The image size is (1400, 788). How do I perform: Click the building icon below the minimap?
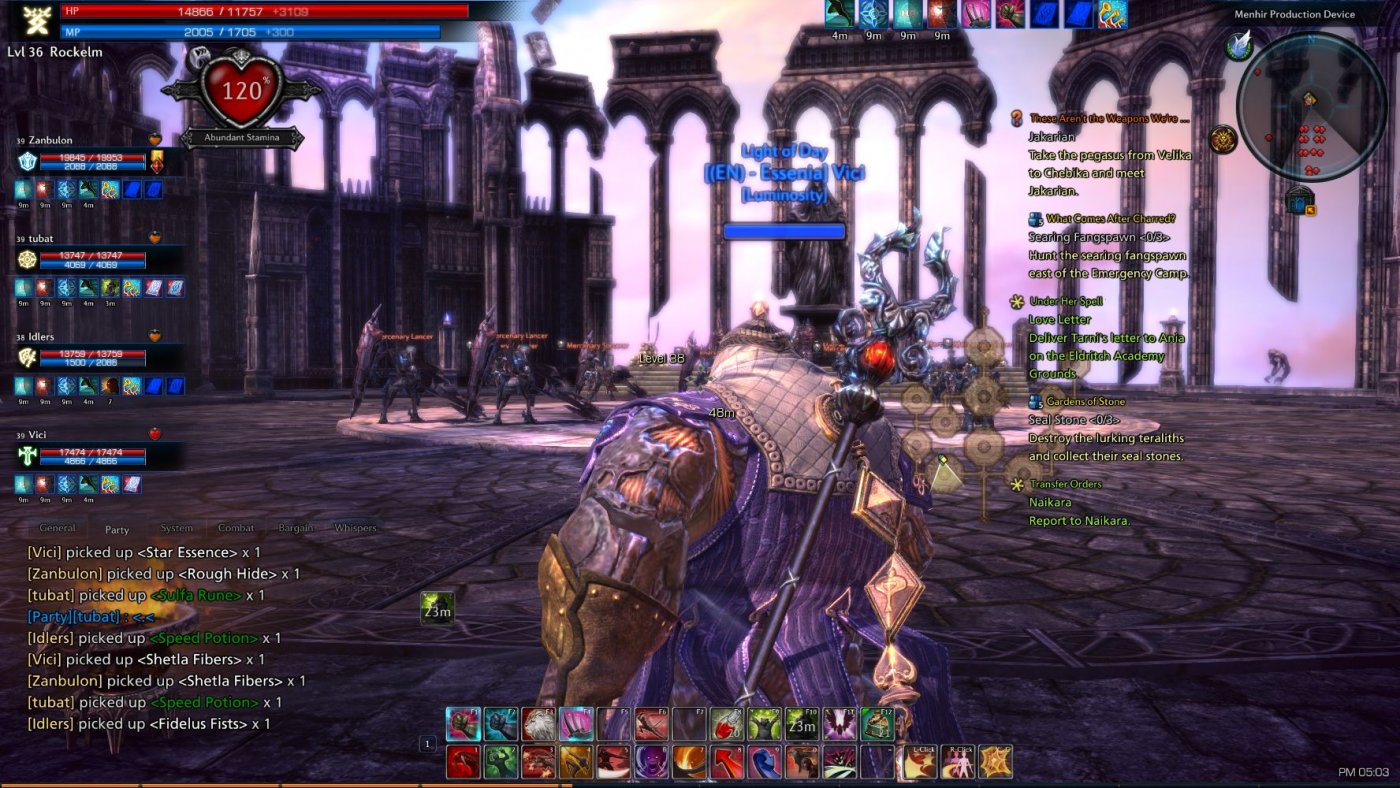click(x=1299, y=200)
